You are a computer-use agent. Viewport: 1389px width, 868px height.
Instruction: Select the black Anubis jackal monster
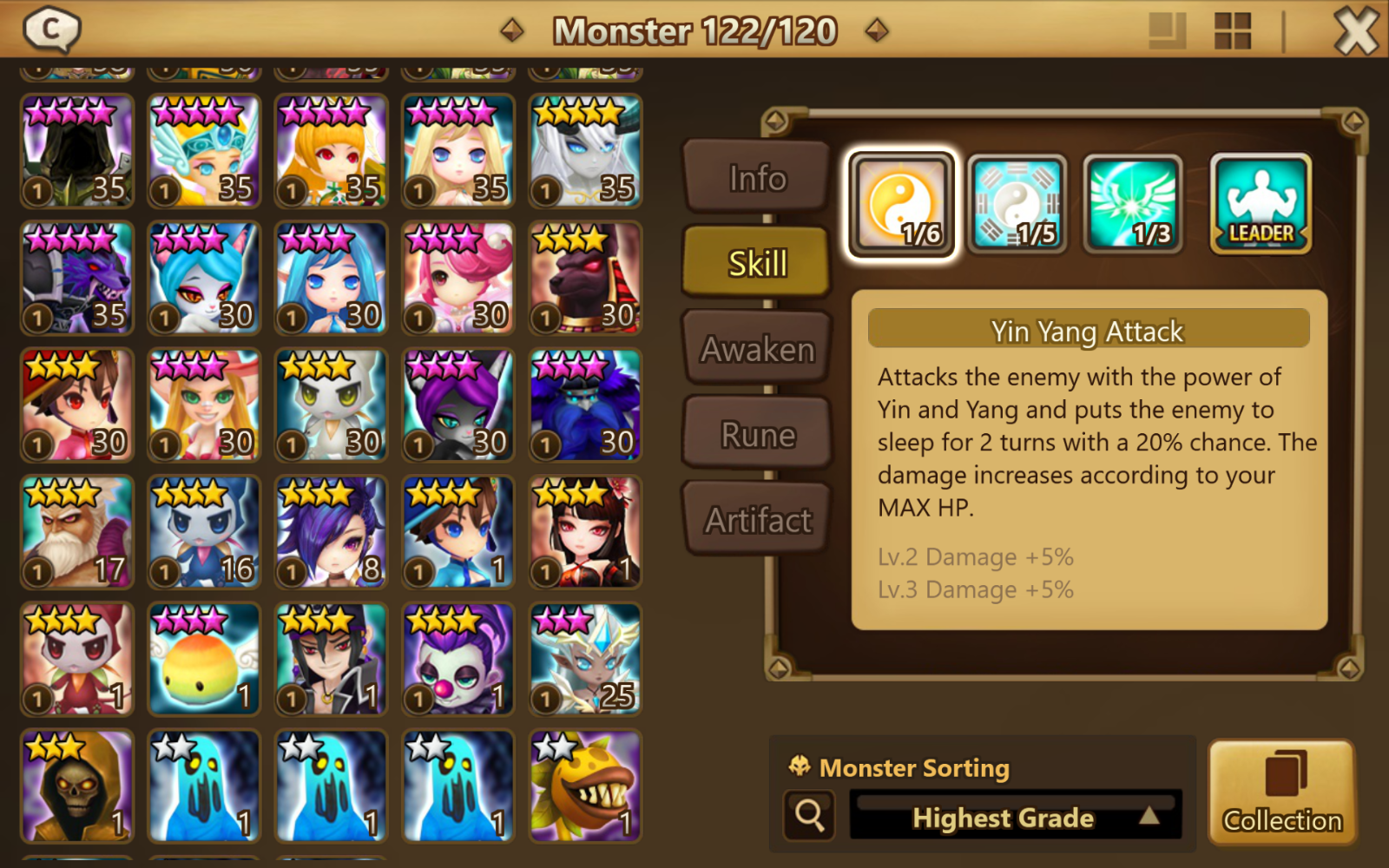(x=586, y=278)
